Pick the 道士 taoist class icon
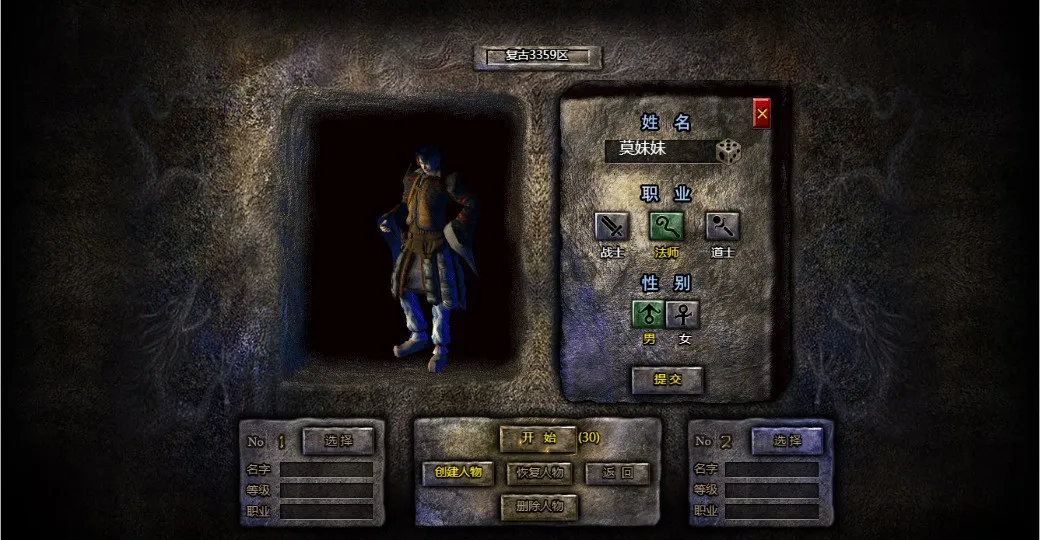This screenshot has width=1040, height=540. click(x=722, y=227)
